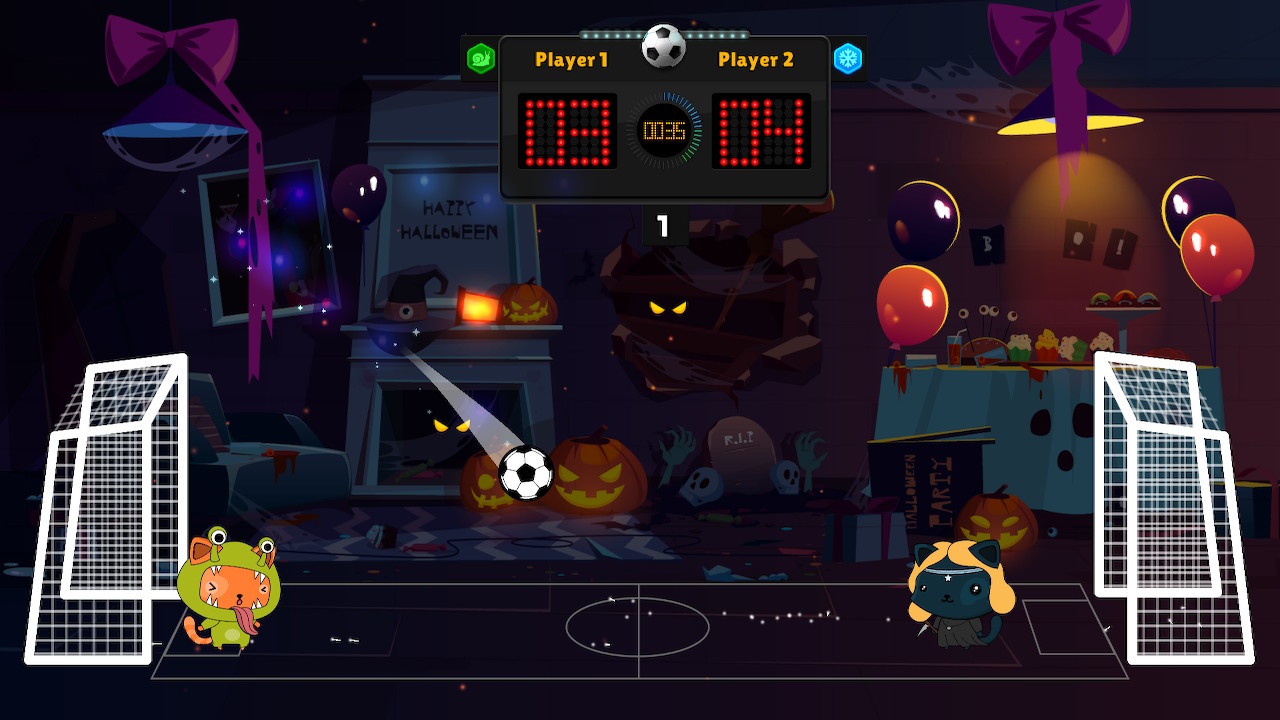Select the Player 2 name label

coord(757,60)
